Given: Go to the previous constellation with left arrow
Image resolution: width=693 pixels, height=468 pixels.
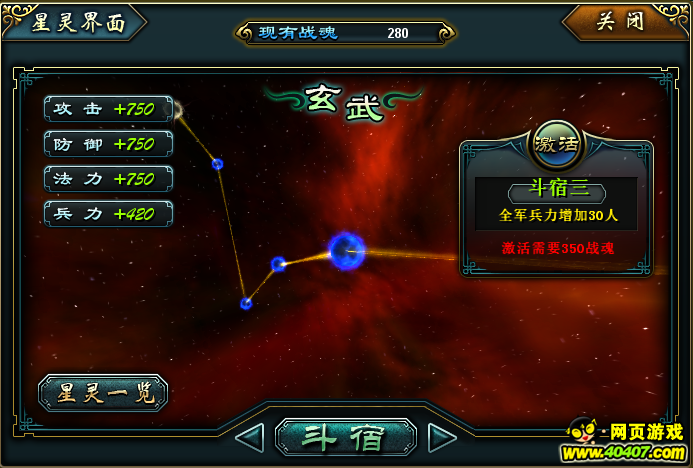Looking at the screenshot, I should [x=249, y=437].
